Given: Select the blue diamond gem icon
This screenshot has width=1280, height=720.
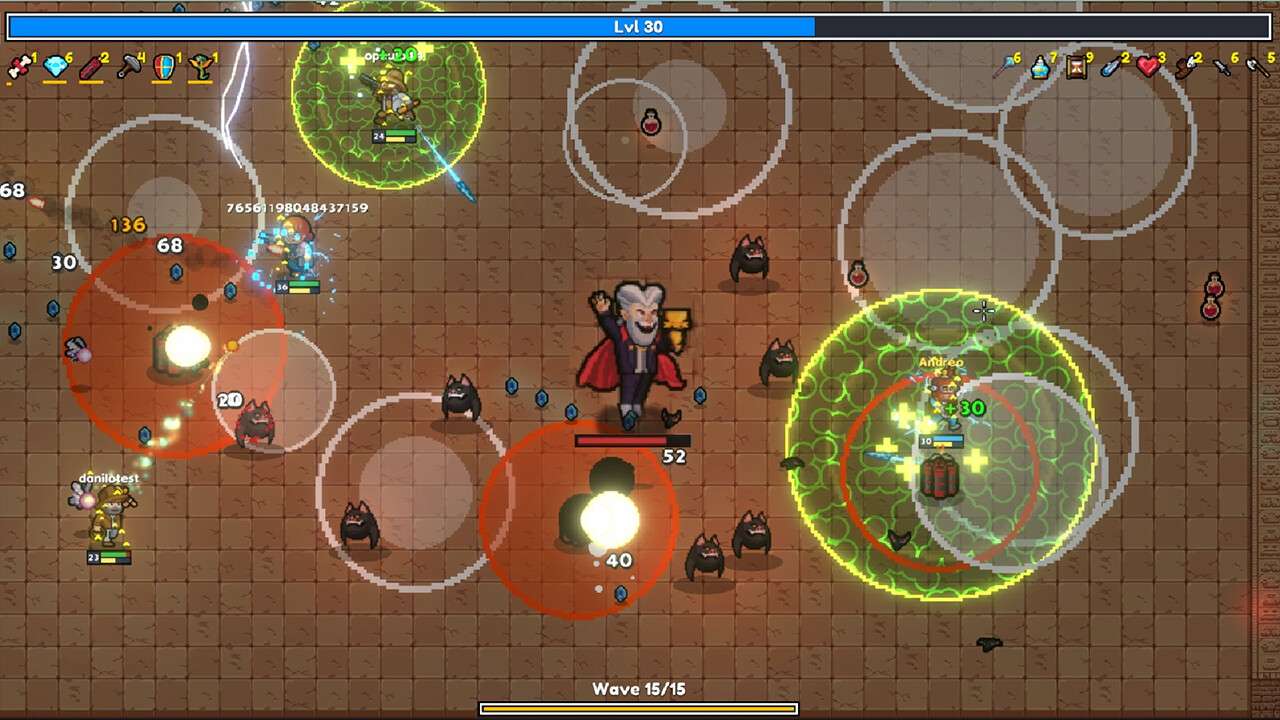Looking at the screenshot, I should (55, 67).
